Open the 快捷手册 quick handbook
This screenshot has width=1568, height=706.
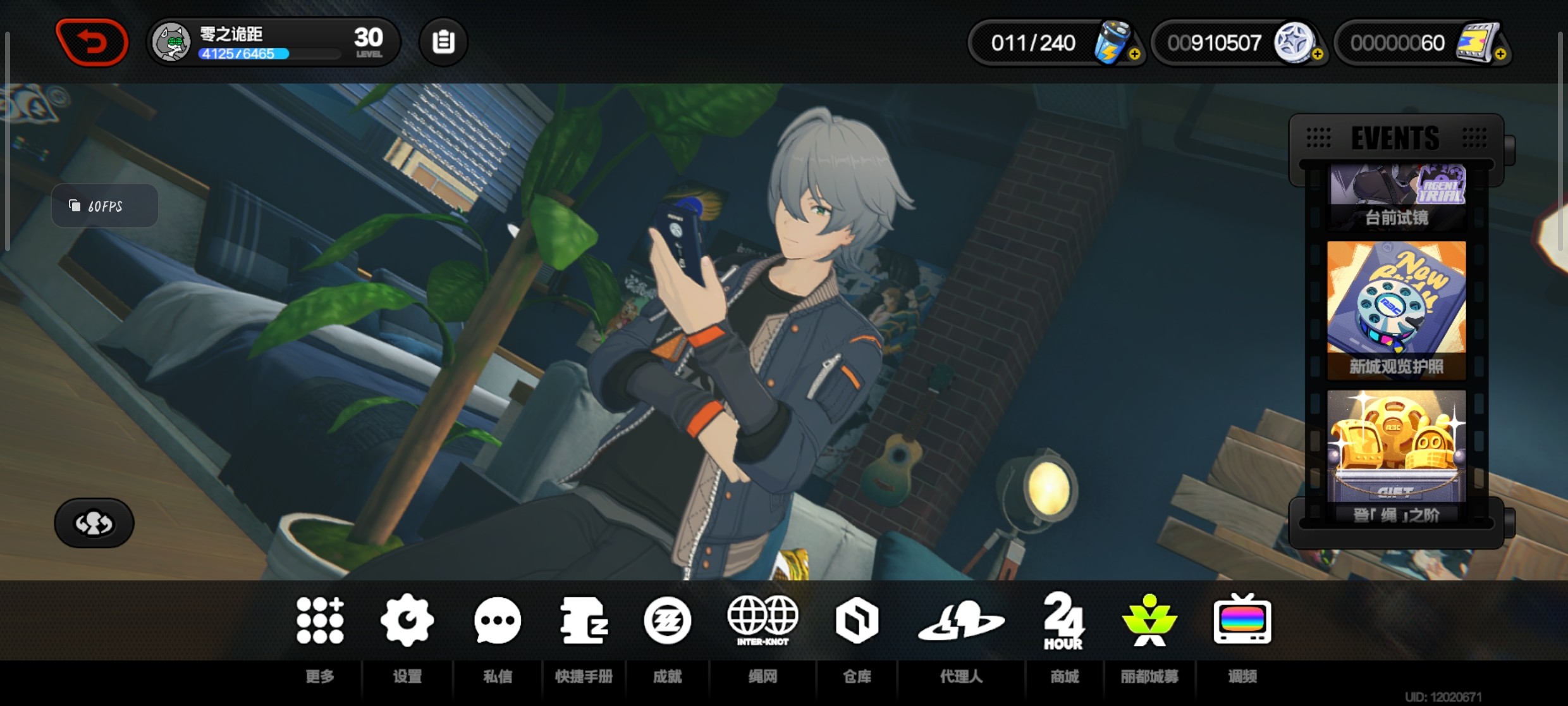click(x=584, y=621)
